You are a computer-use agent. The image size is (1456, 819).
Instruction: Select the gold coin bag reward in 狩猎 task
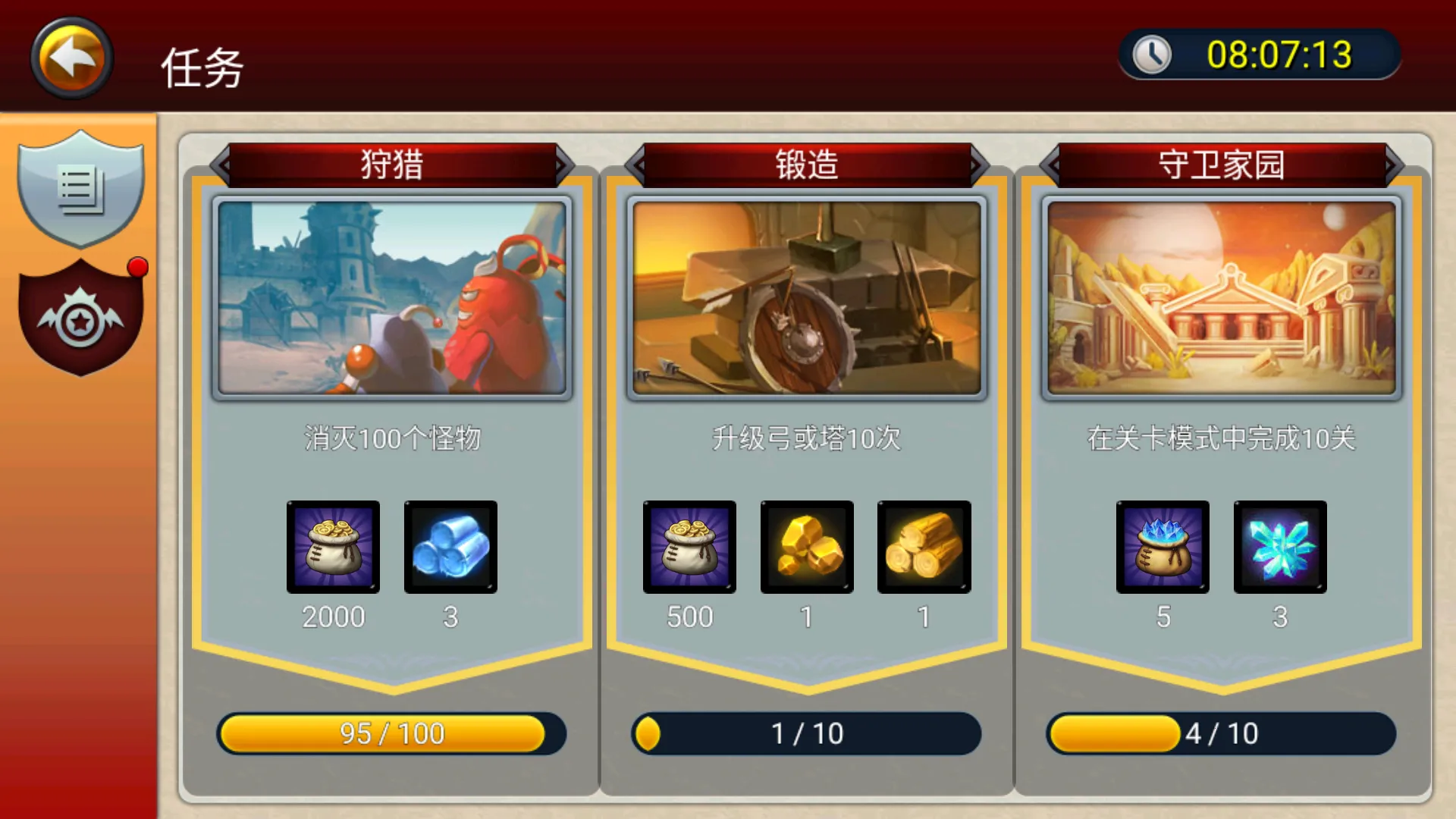(x=332, y=548)
